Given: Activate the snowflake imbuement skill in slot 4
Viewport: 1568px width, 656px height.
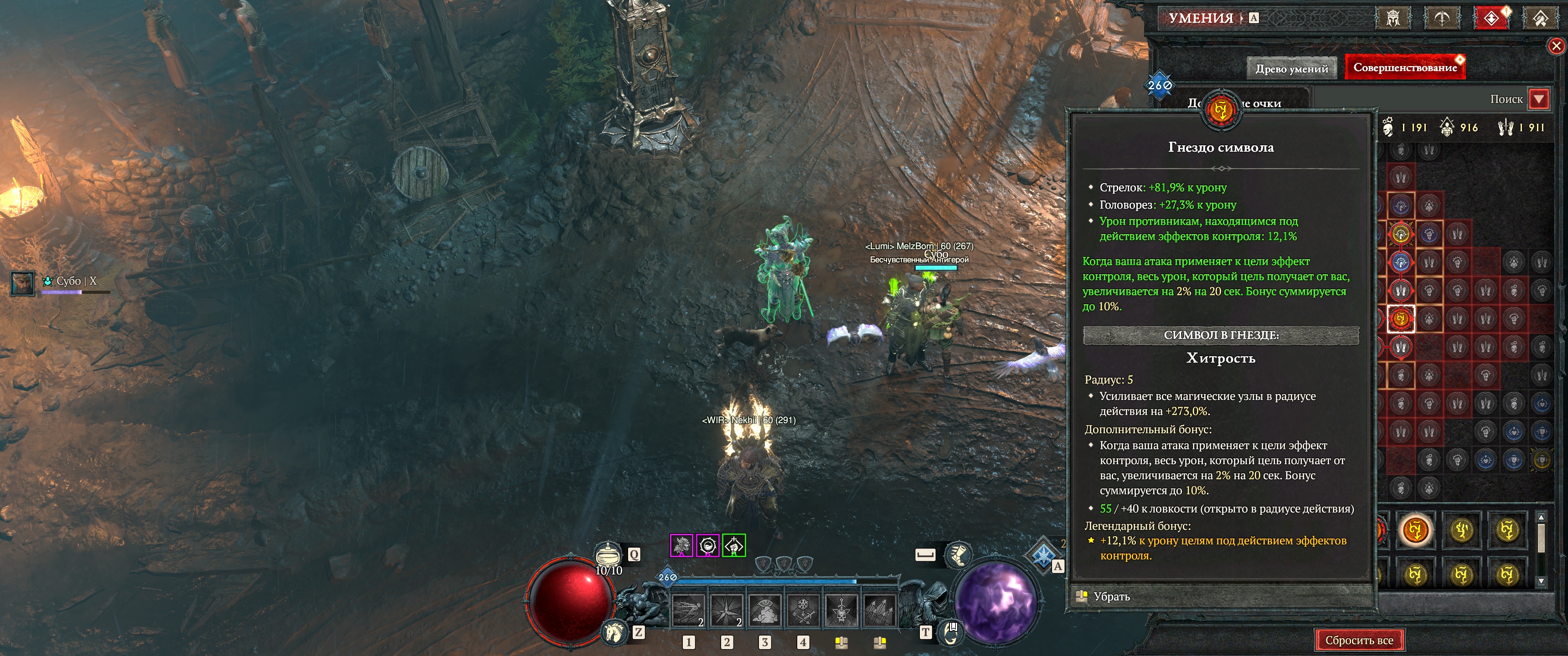Looking at the screenshot, I should [803, 610].
